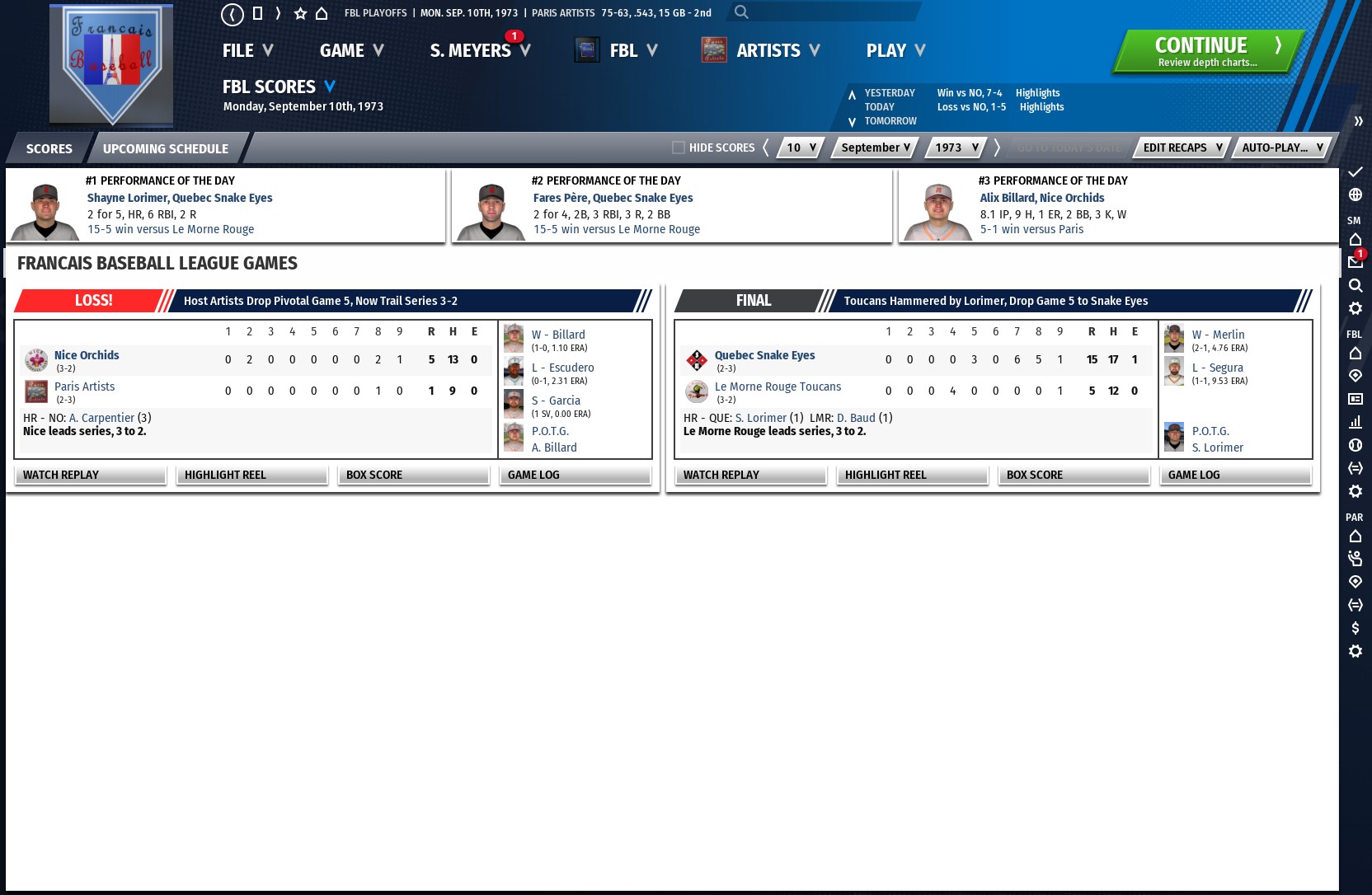Viewport: 1372px width, 895px height.
Task: View Highlight Reel for Quebec versus Le Morne Rouge
Action: pyautogui.click(x=912, y=475)
